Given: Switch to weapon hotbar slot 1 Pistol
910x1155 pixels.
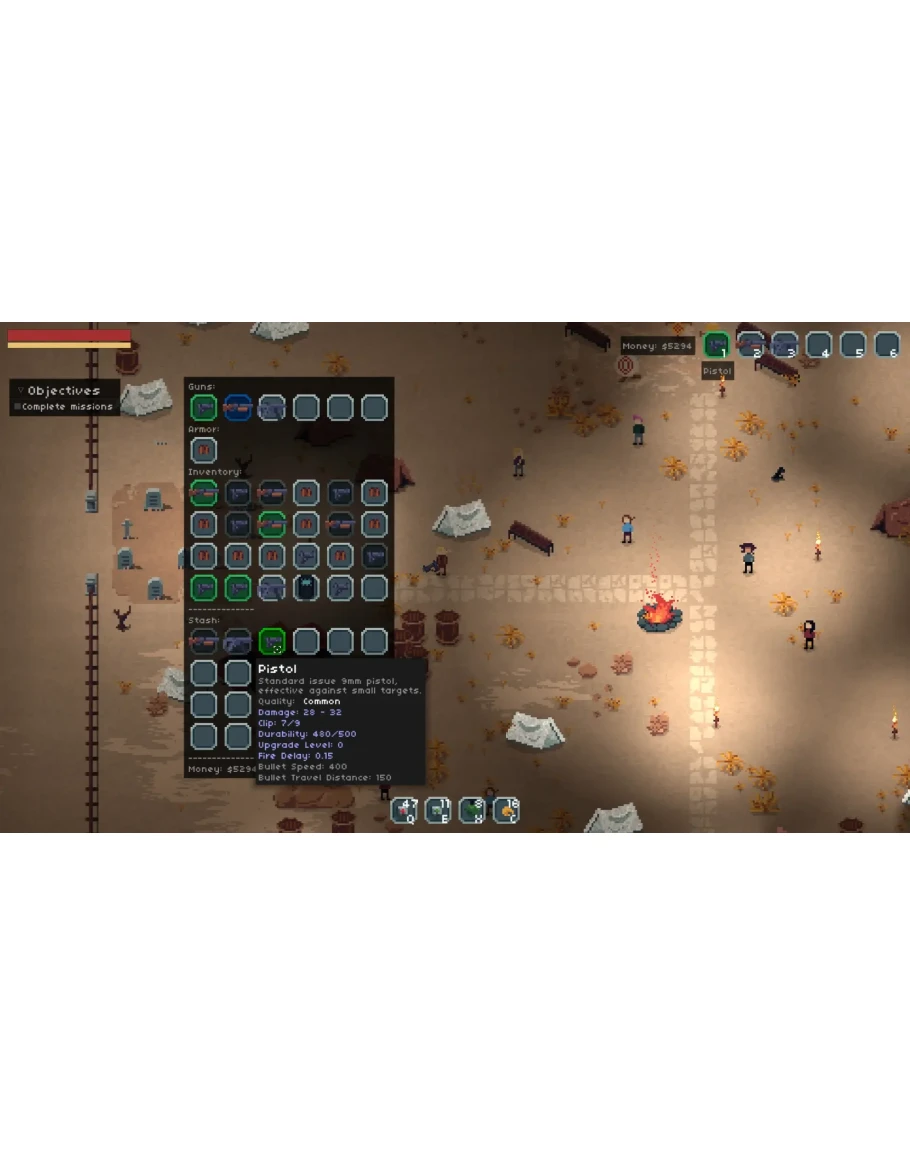Looking at the screenshot, I should (x=716, y=345).
